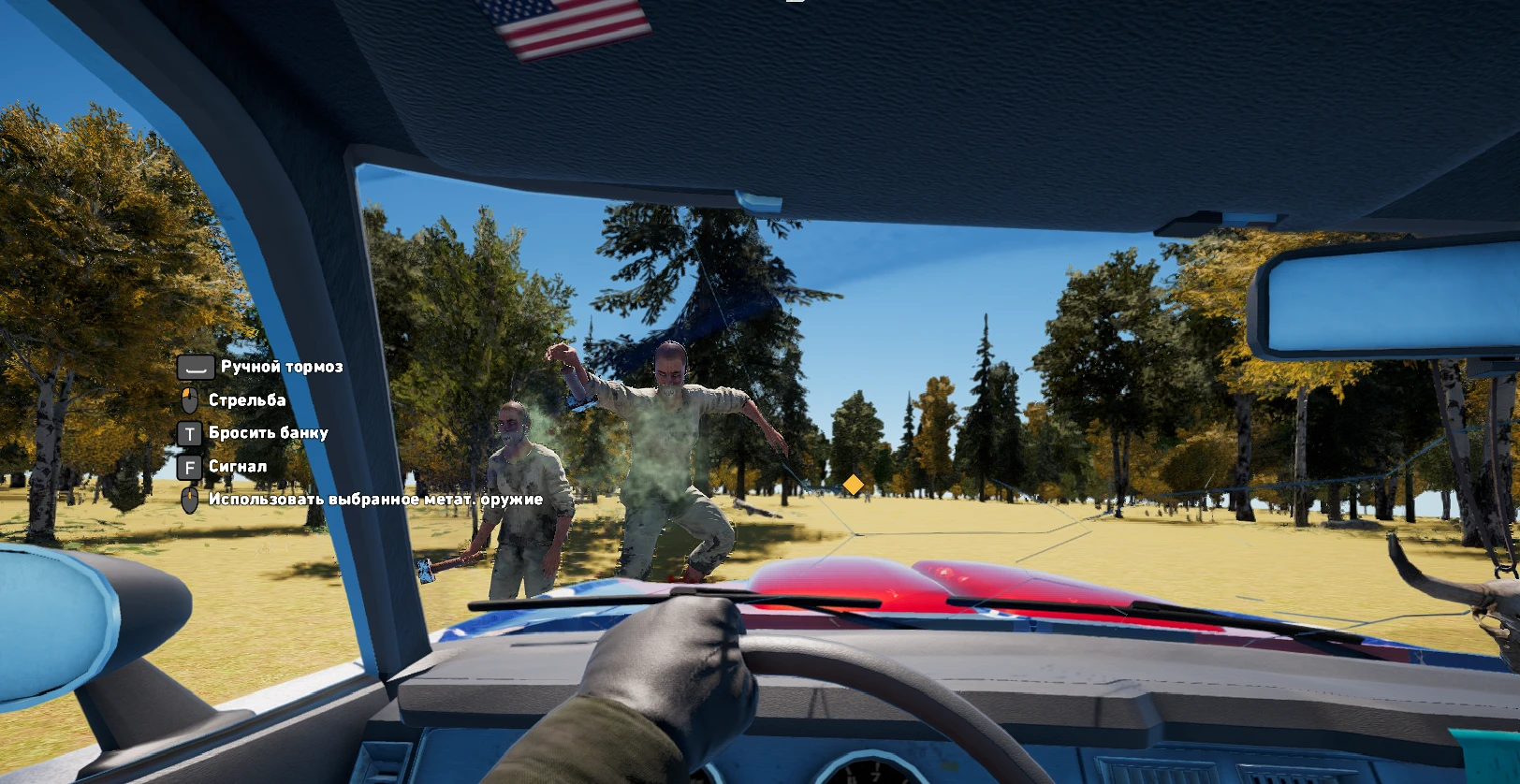The width and height of the screenshot is (1520, 784).
Task: Click the middle mouse icon for throwable weapon
Action: [x=190, y=500]
